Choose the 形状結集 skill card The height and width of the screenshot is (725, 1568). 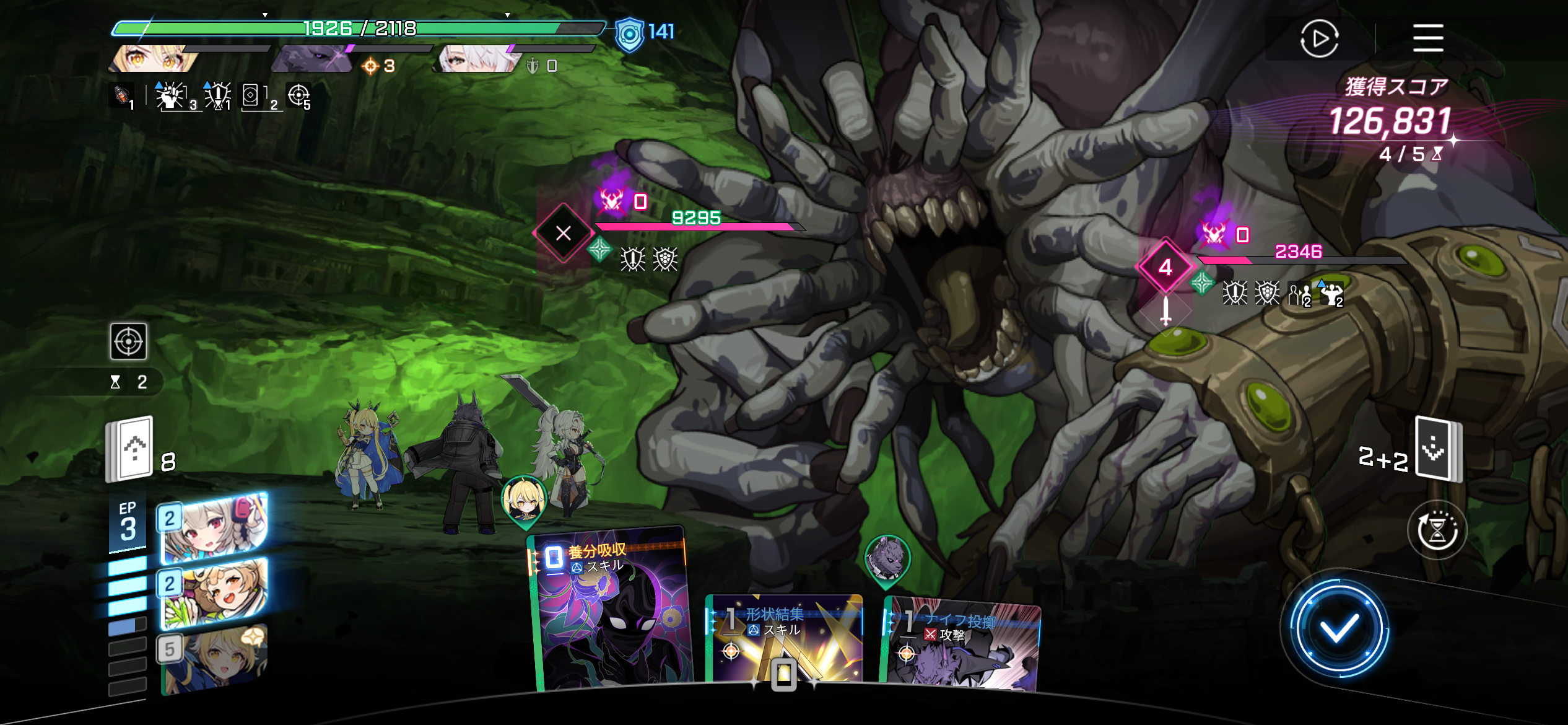pyautogui.click(x=784, y=638)
